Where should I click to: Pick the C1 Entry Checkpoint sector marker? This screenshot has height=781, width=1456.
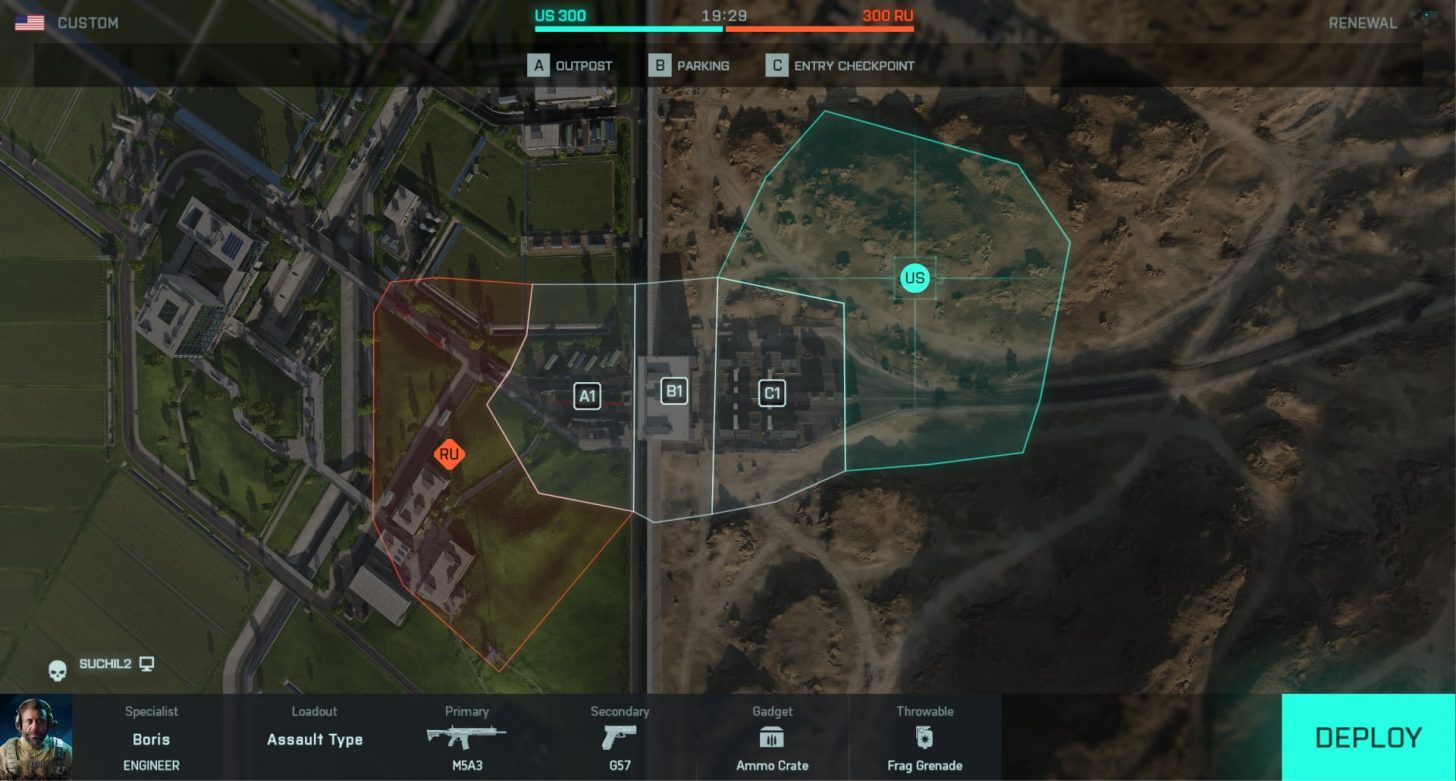(771, 394)
